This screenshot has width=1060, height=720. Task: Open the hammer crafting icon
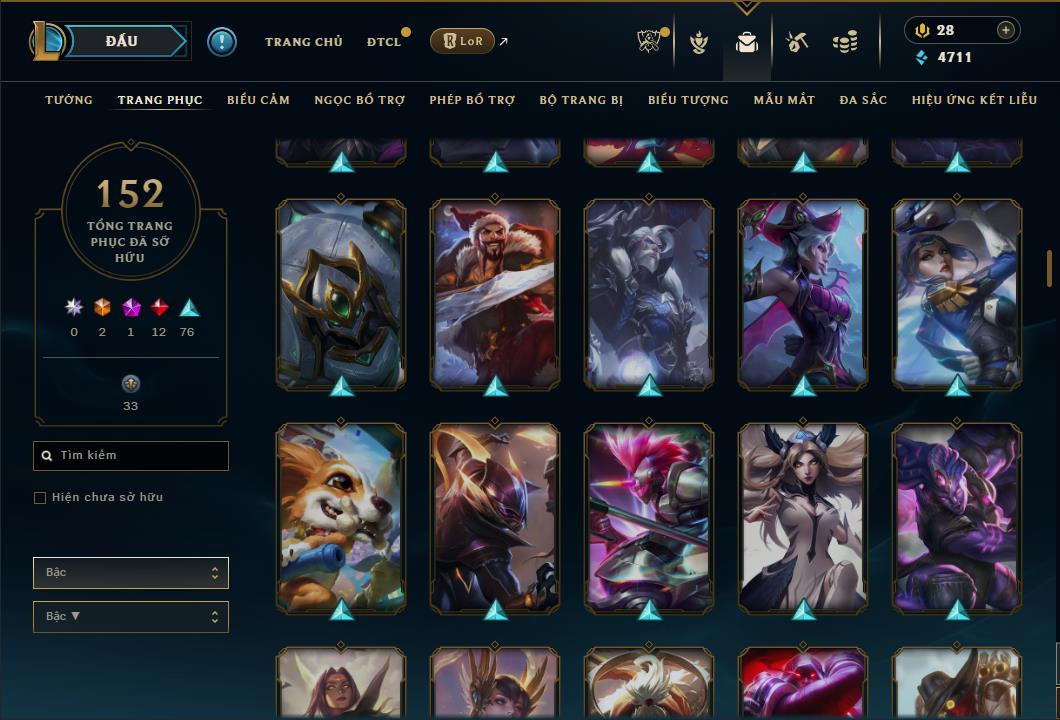[796, 42]
